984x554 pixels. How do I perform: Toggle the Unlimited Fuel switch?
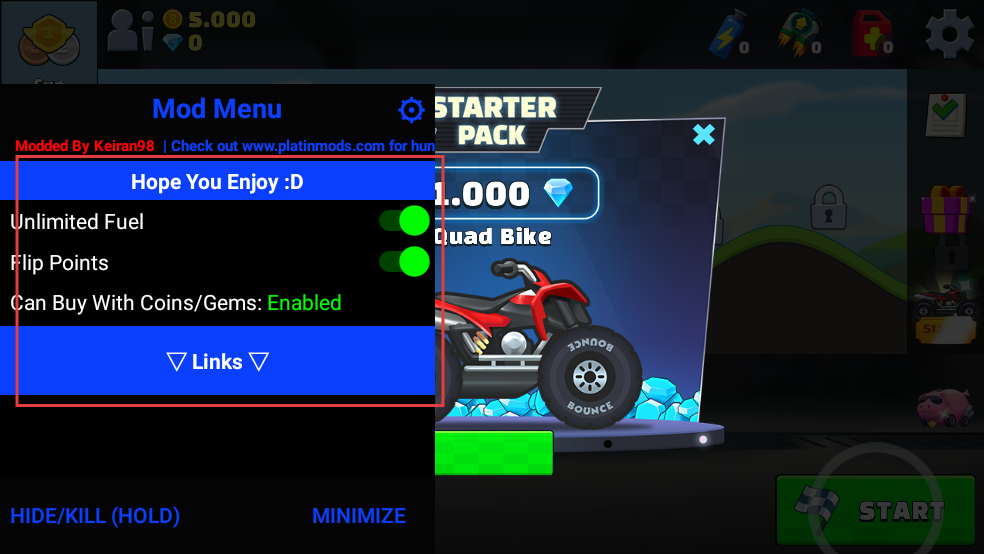click(404, 221)
